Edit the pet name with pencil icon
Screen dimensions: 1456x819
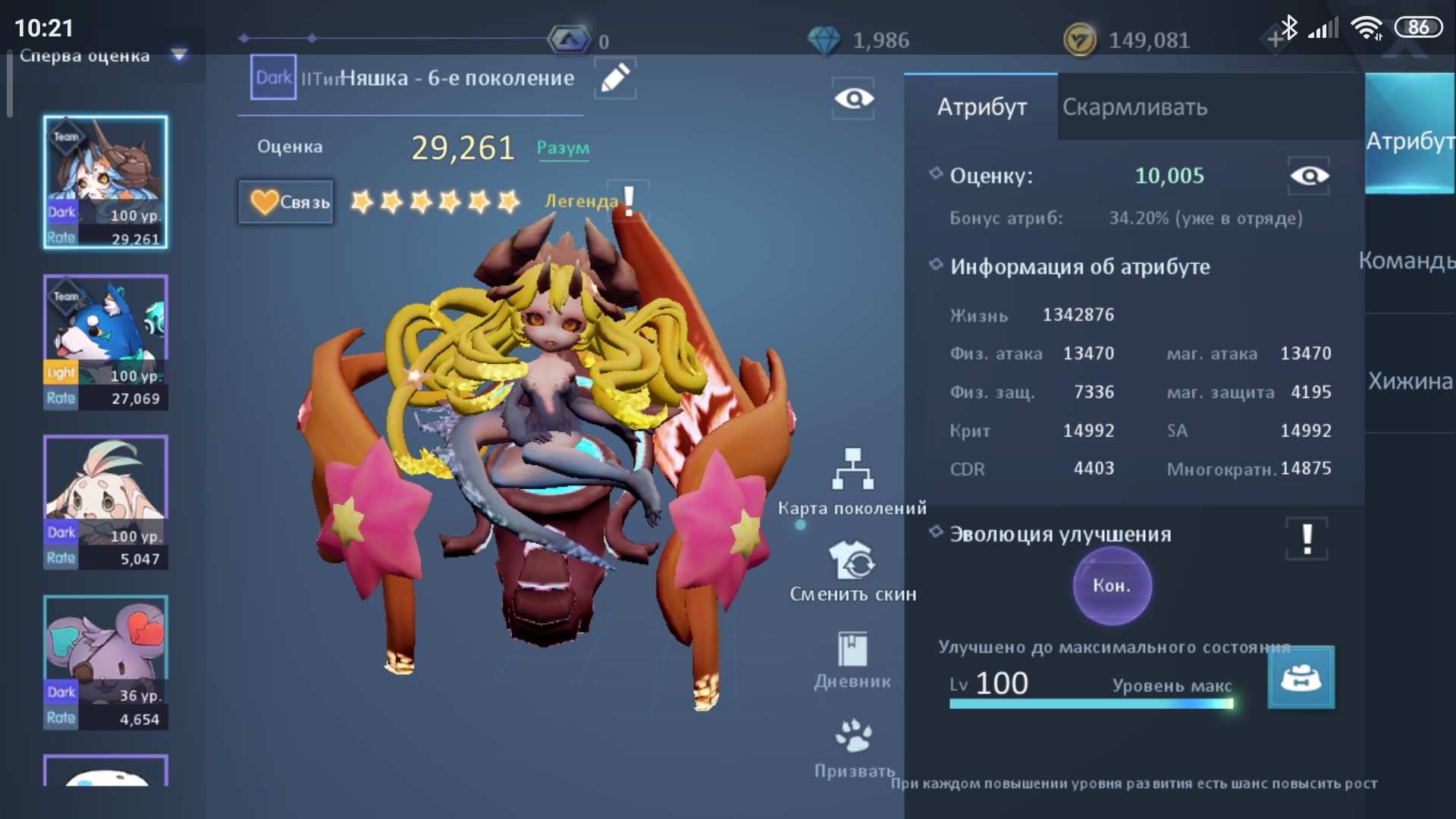(614, 78)
